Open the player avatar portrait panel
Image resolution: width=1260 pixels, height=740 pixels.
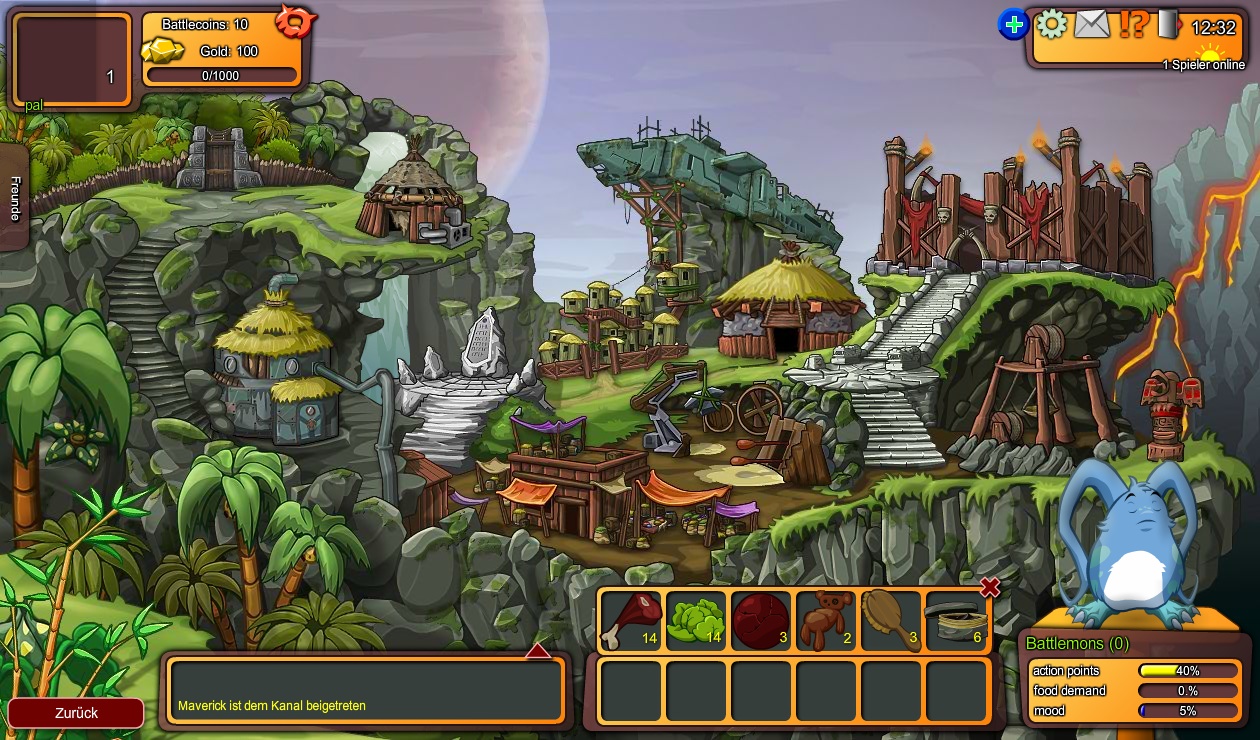tap(71, 60)
